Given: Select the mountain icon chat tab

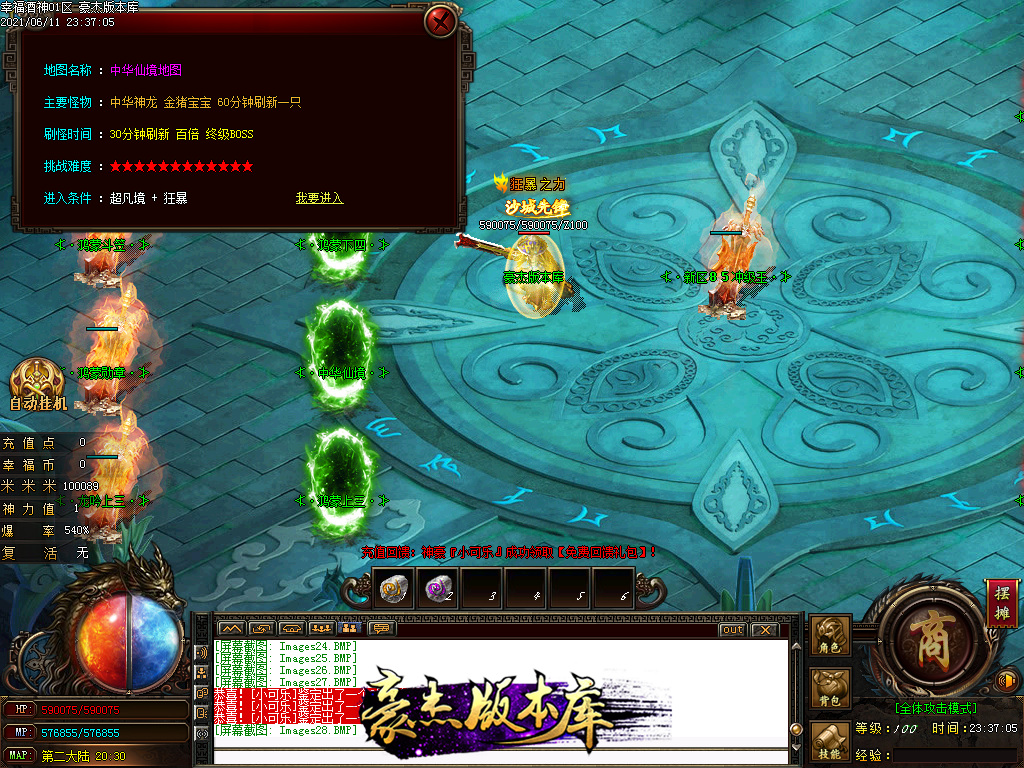Looking at the screenshot, I should (231, 629).
